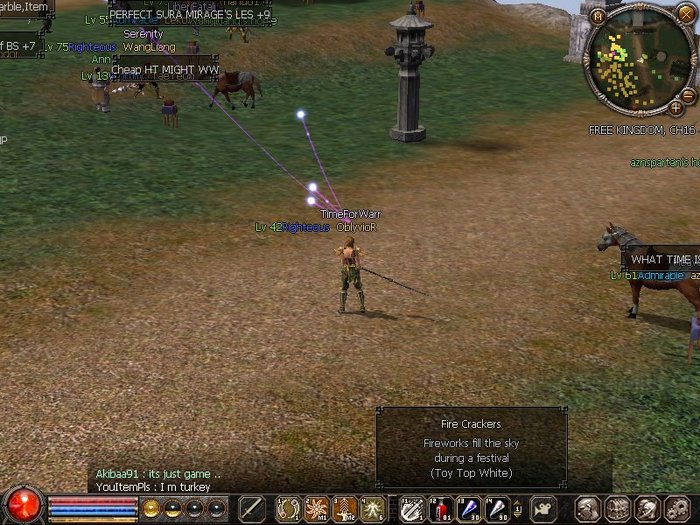Close the minimap with the X button
700x525 pixels.
pos(684,13)
